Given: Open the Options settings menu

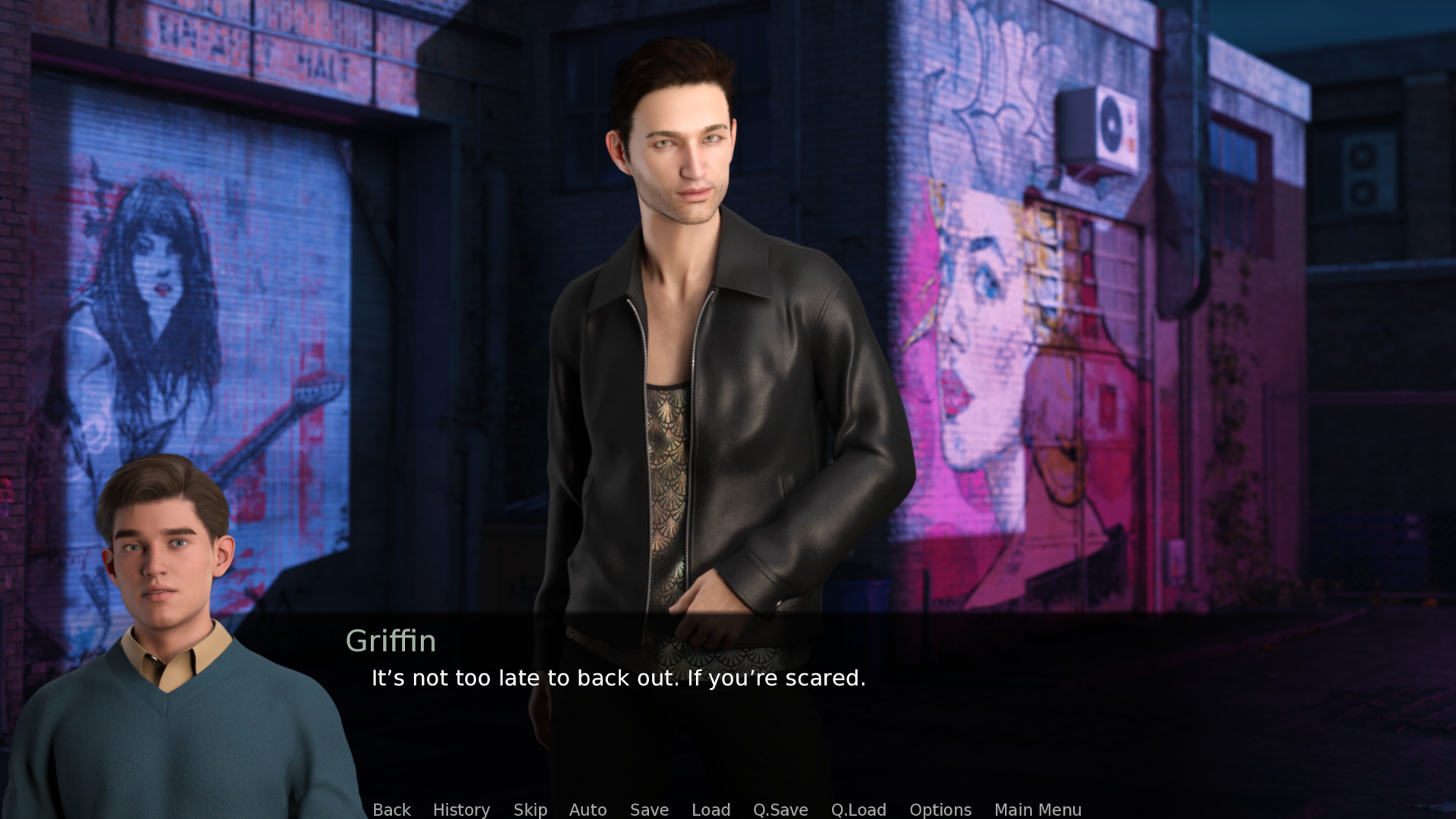Looking at the screenshot, I should pyautogui.click(x=940, y=810).
